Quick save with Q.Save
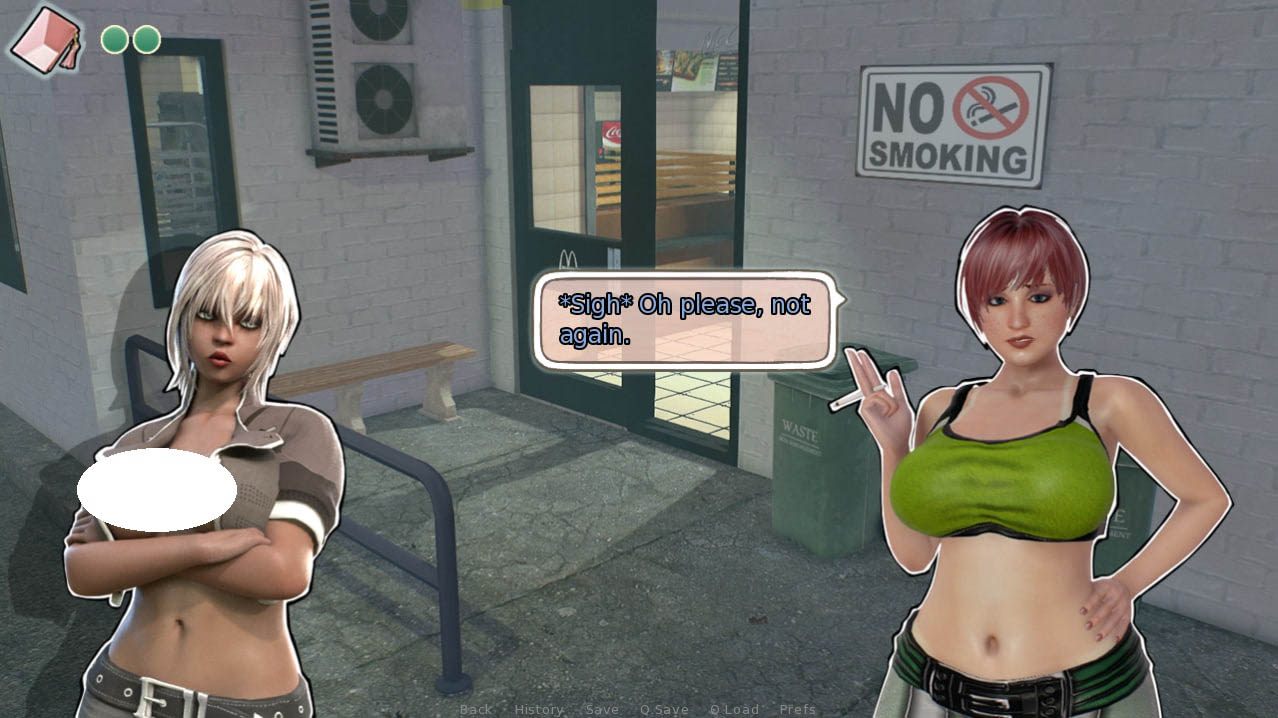This screenshot has width=1278, height=718. click(x=664, y=709)
